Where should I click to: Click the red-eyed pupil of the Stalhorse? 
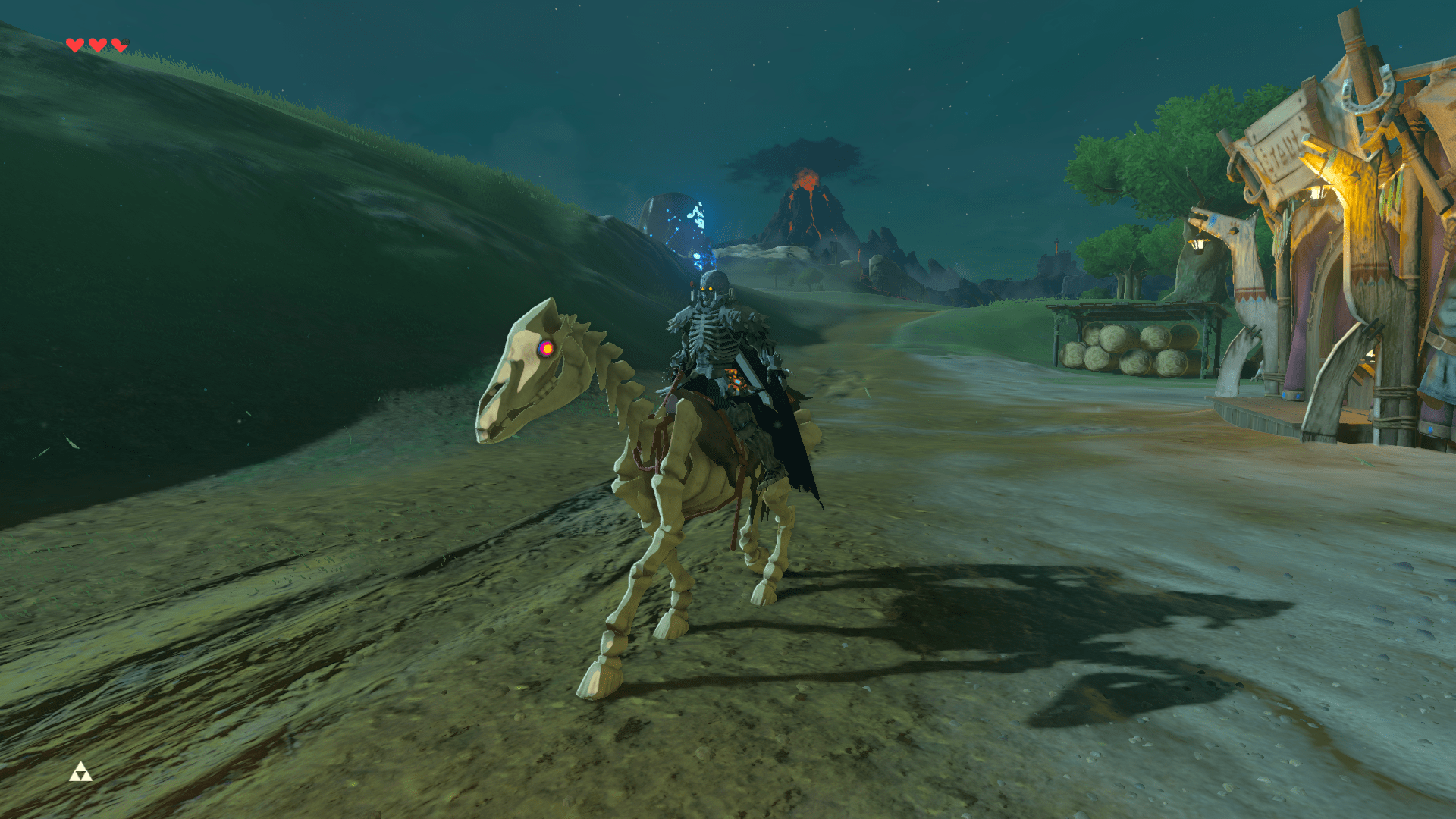(x=548, y=348)
